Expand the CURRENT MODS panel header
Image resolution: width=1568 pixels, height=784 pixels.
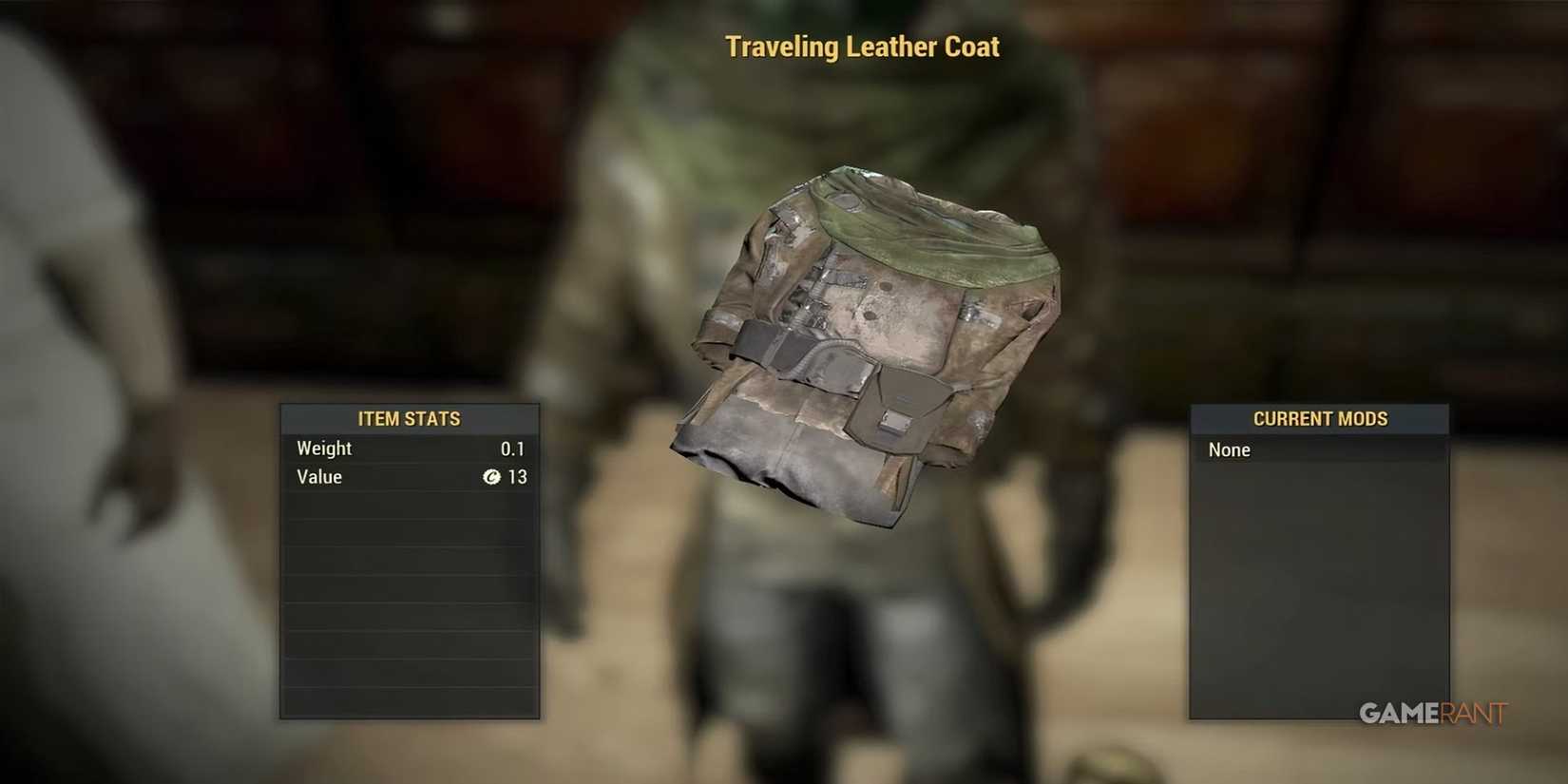tap(1319, 418)
